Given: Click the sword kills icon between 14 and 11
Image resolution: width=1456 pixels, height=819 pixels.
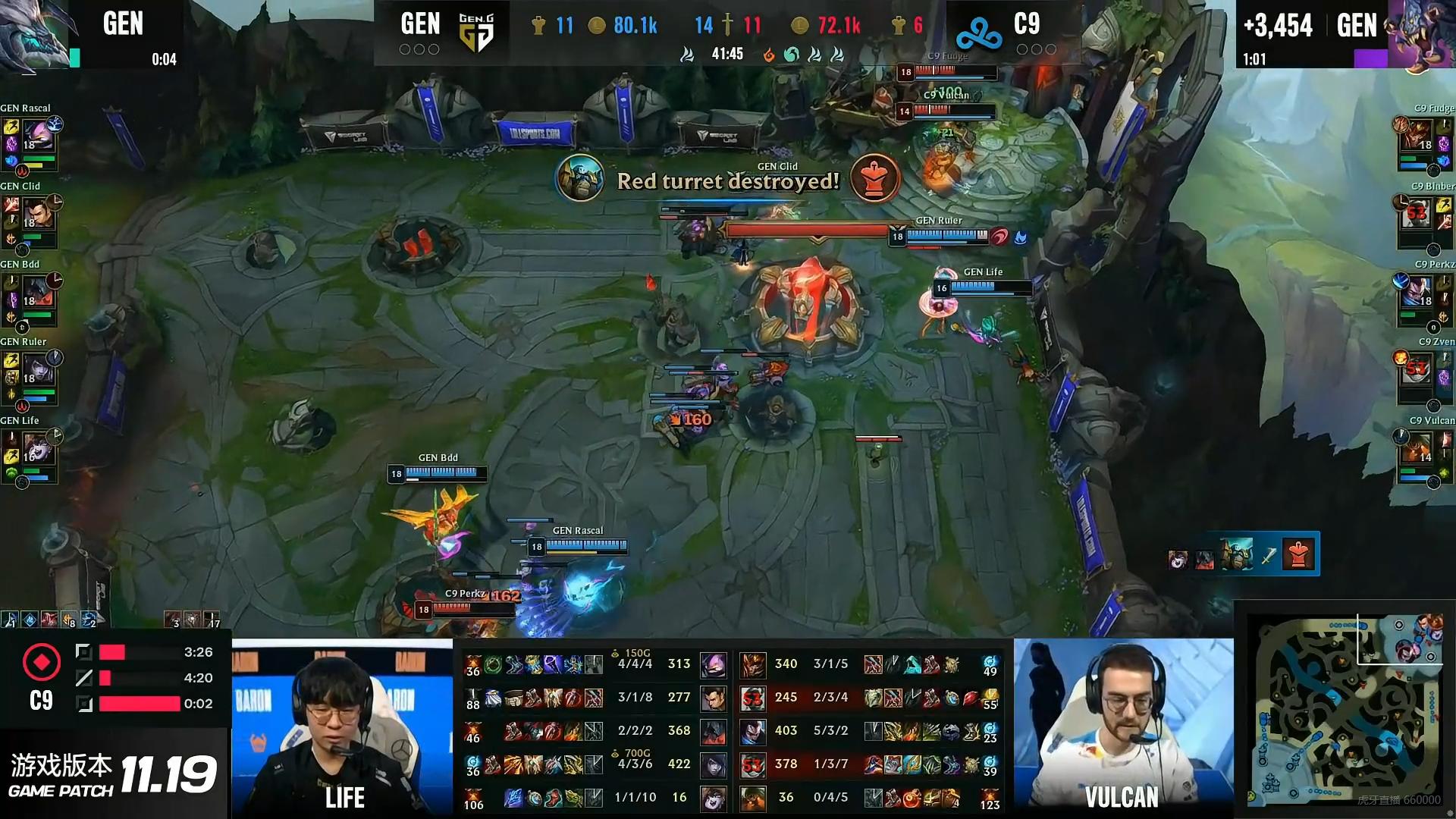Looking at the screenshot, I should pos(726,24).
